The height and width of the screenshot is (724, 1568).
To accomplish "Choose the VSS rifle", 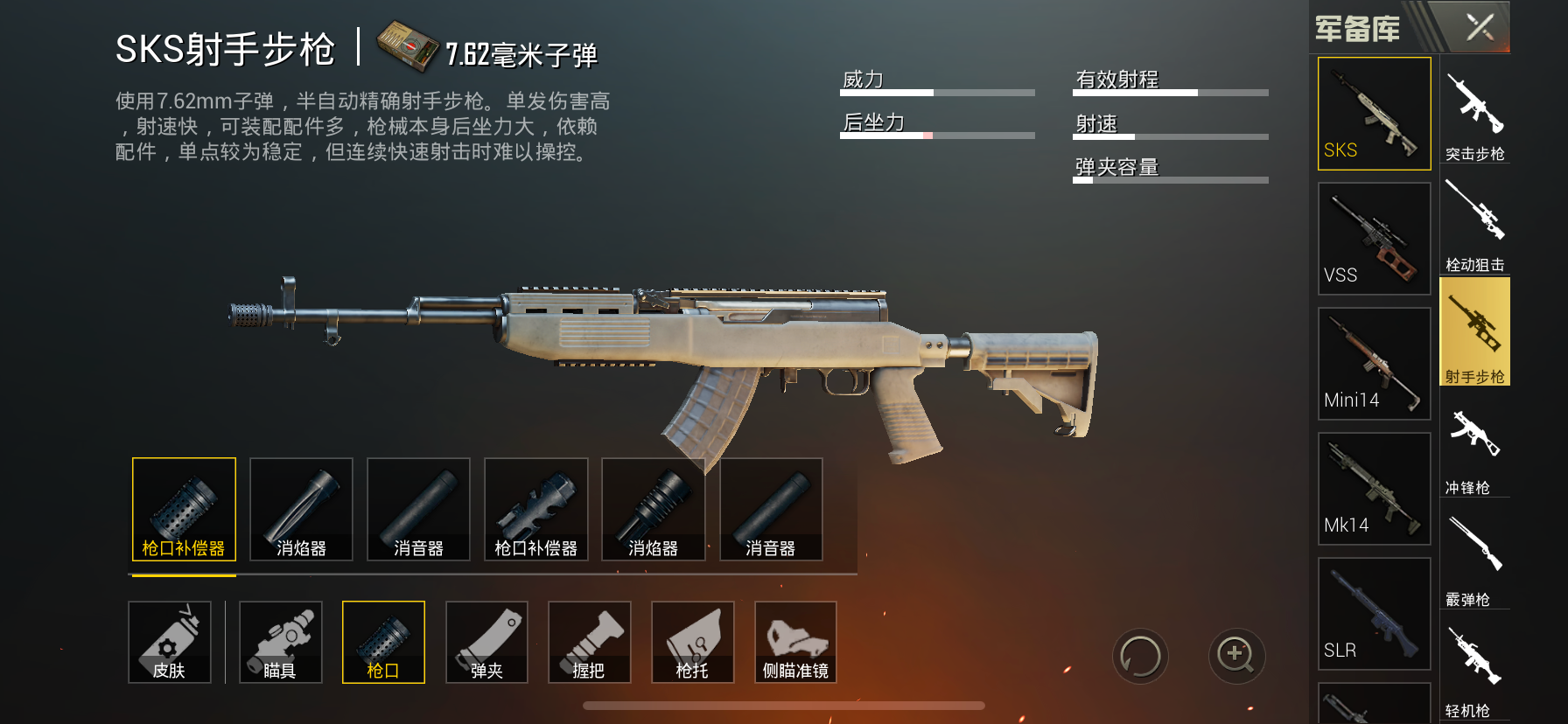I will [1374, 239].
